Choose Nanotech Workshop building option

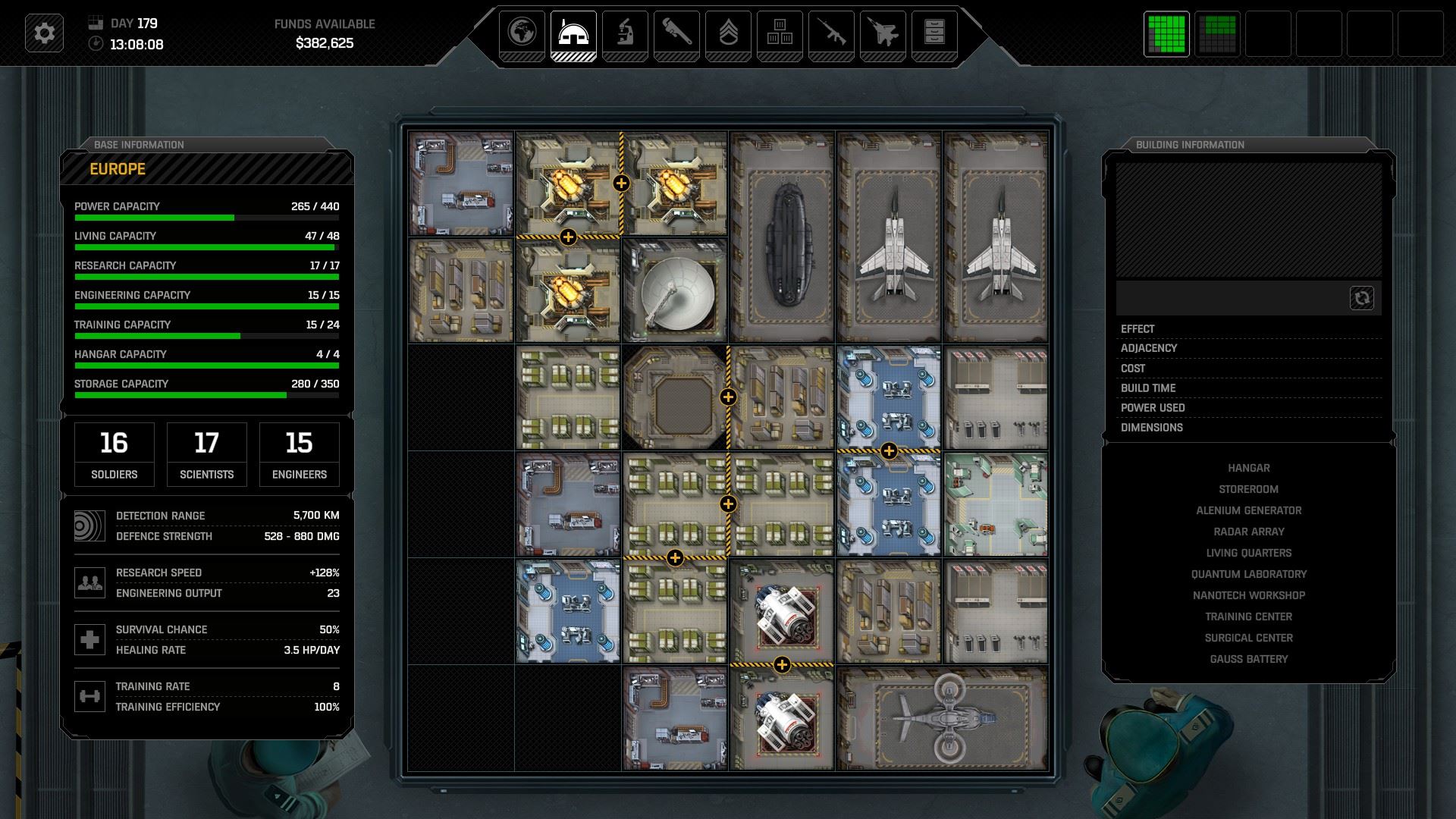point(1248,595)
